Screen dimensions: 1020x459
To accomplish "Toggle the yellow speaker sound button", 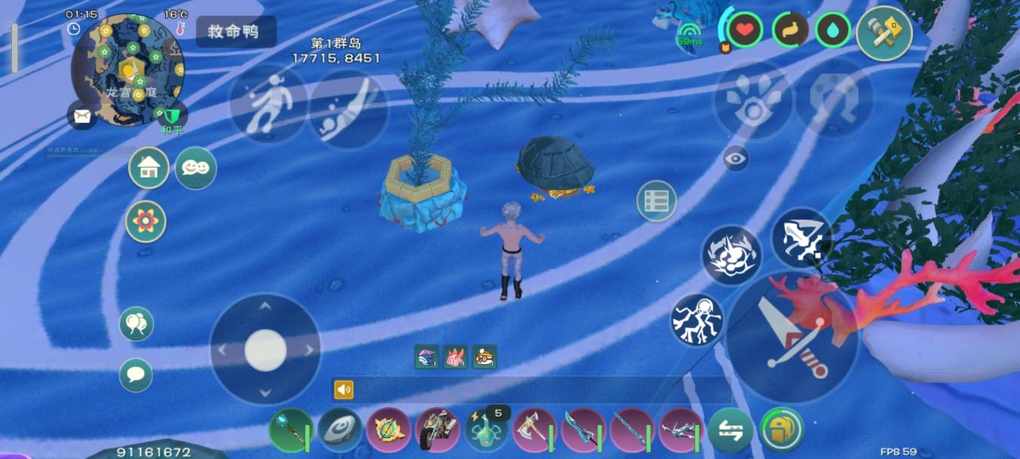I will [344, 390].
